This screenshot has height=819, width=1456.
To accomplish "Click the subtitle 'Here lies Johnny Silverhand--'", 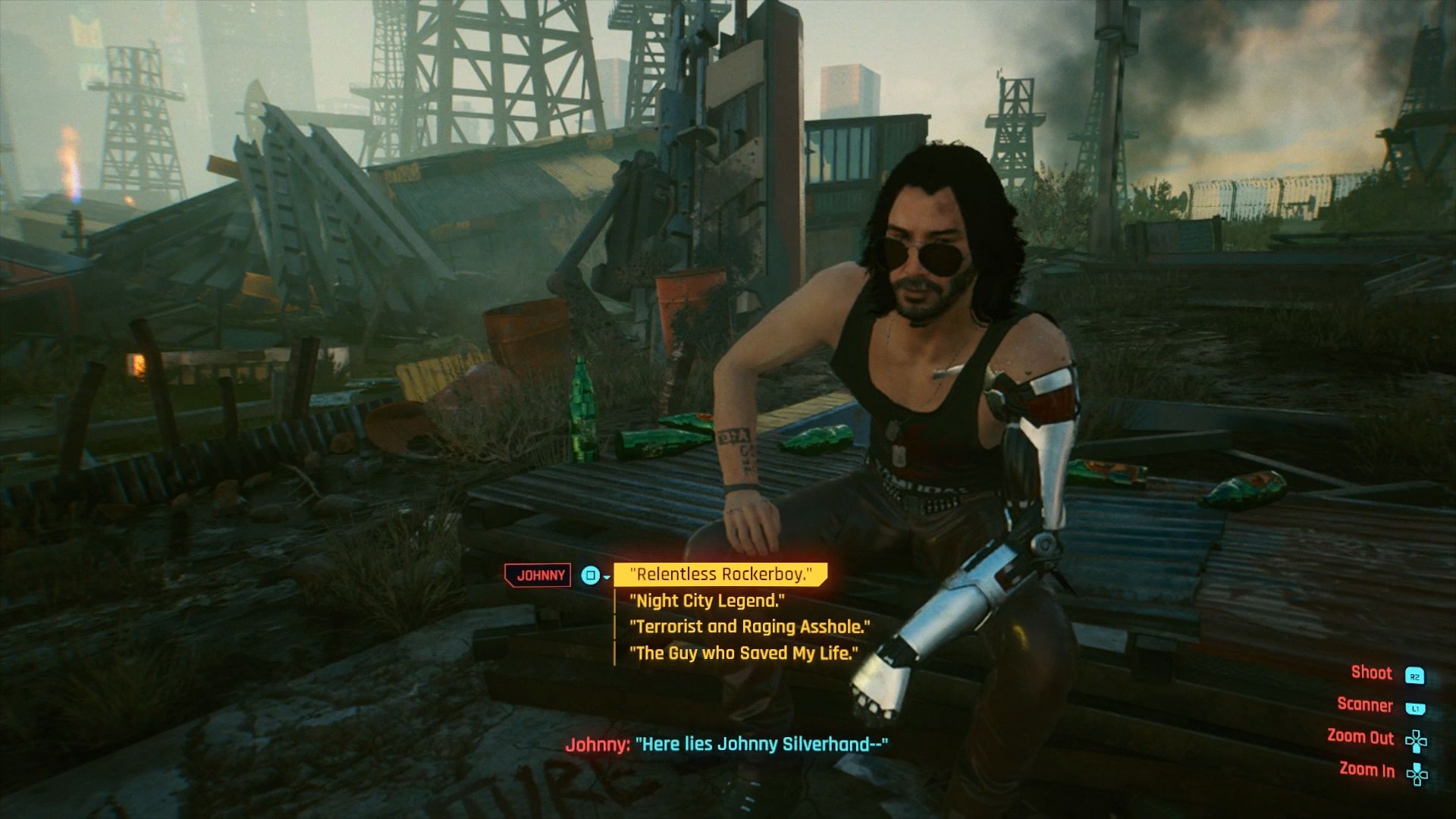I will click(x=728, y=745).
